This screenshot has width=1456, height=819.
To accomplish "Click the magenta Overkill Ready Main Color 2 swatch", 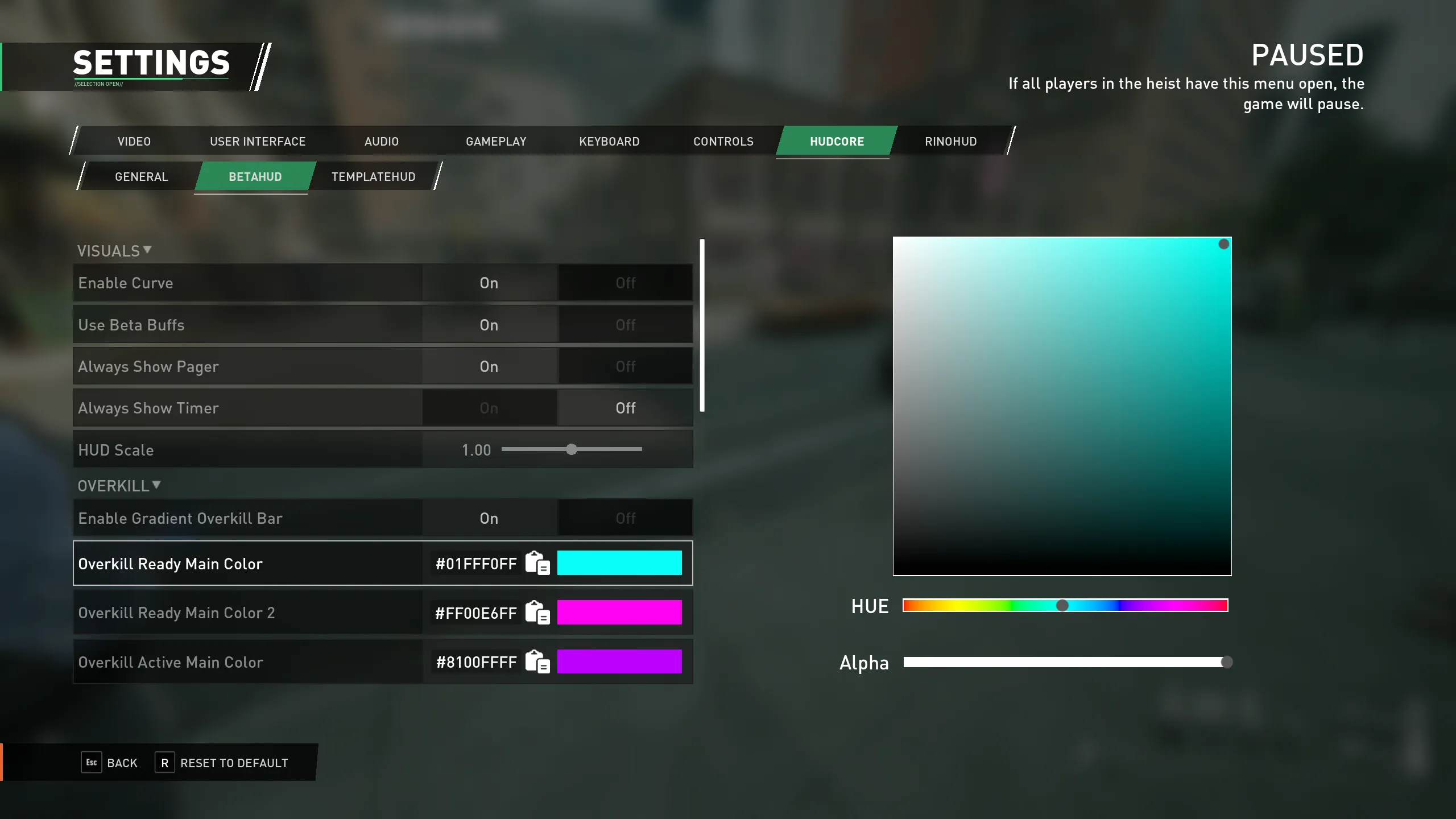I will click(x=619, y=613).
